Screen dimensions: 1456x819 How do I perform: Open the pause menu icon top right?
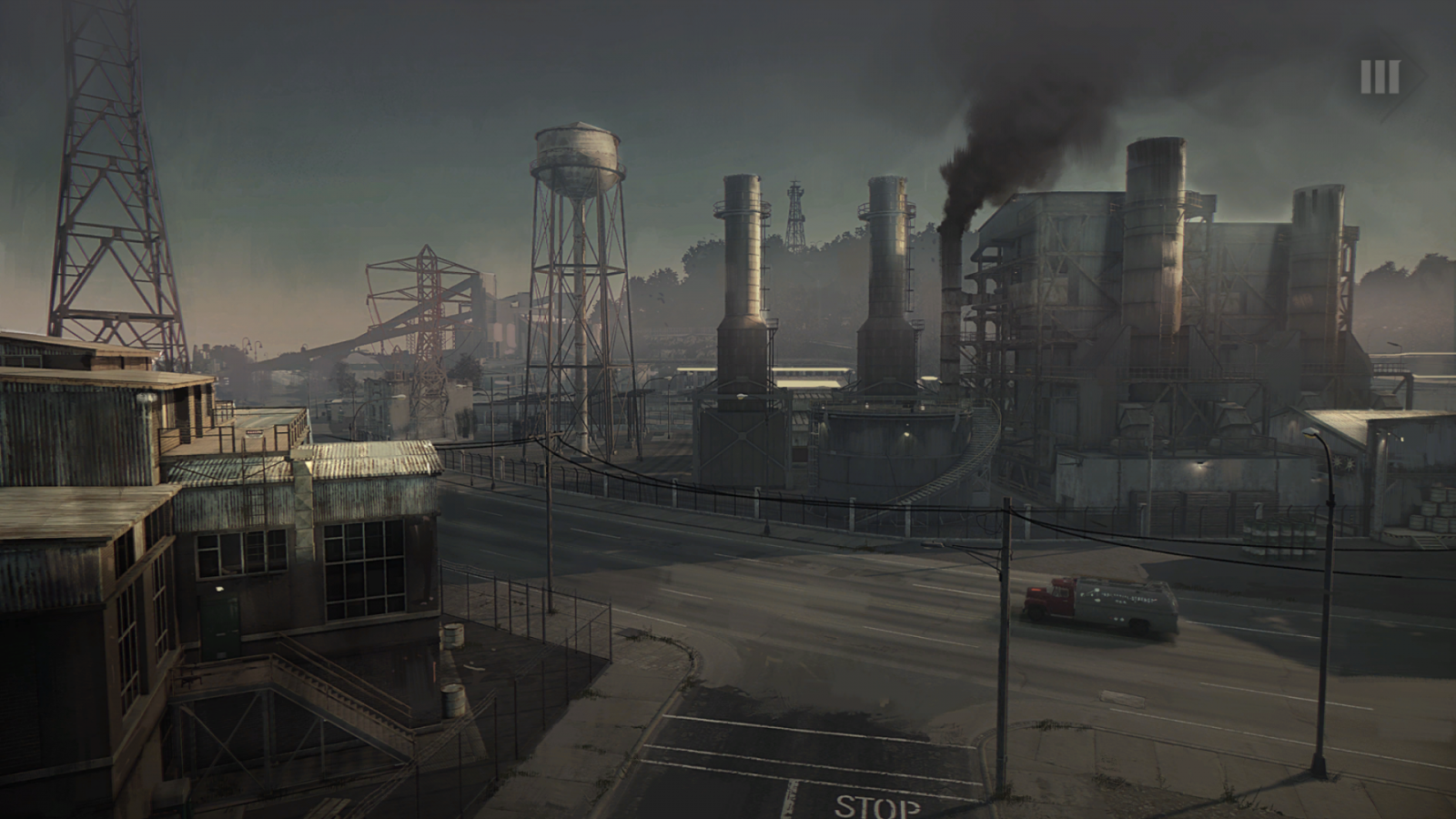click(1380, 75)
